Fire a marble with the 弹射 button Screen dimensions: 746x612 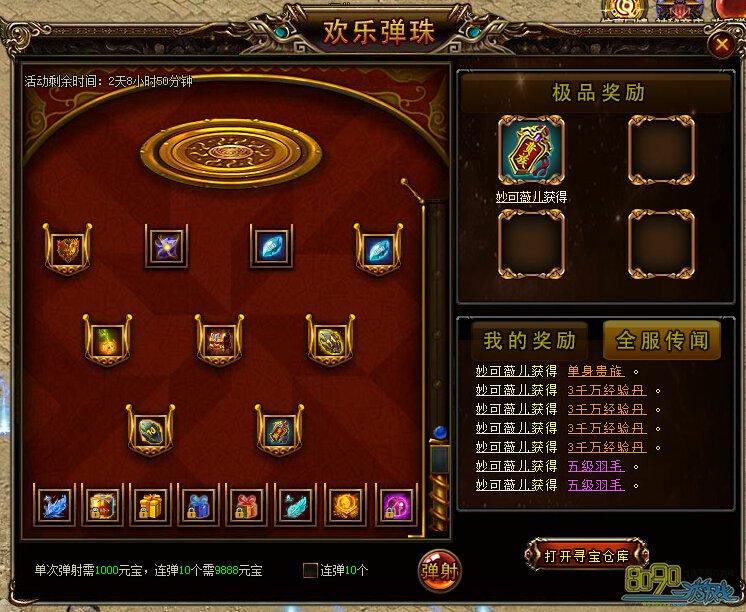click(439, 570)
